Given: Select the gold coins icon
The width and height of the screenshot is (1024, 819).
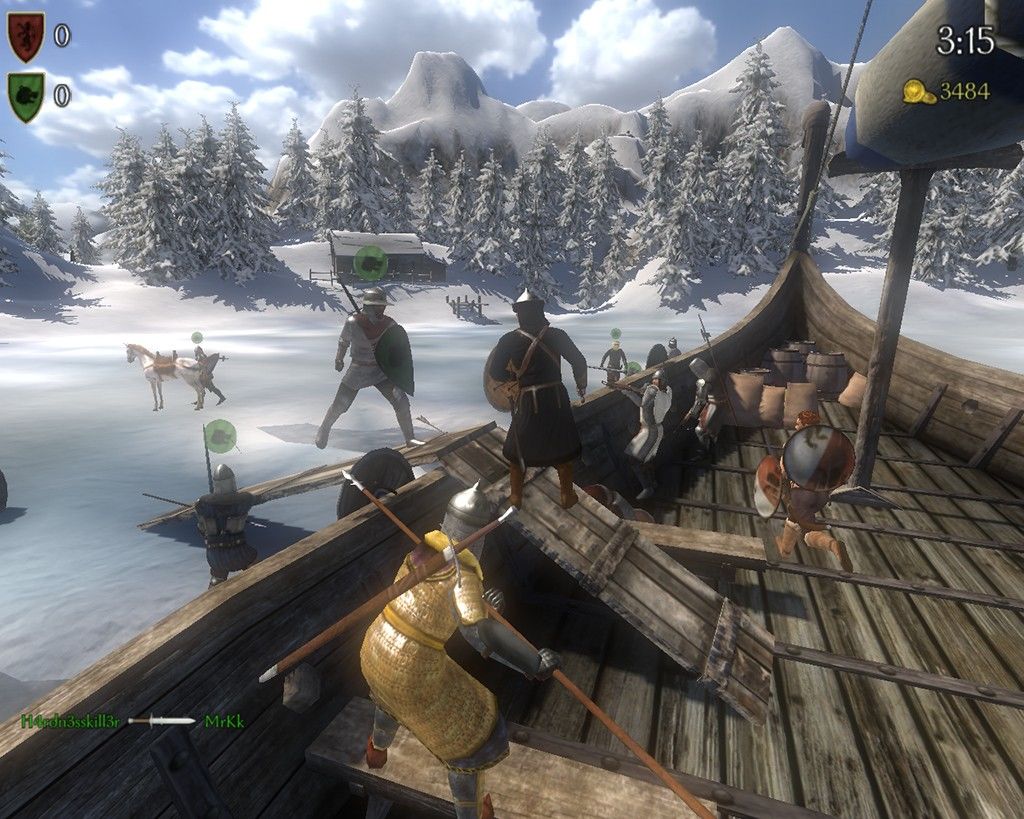Looking at the screenshot, I should pos(919,92).
